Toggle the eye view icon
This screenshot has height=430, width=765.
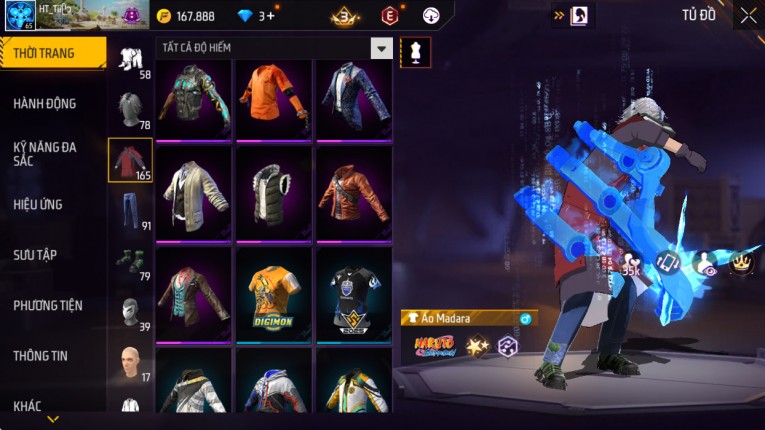(706, 265)
